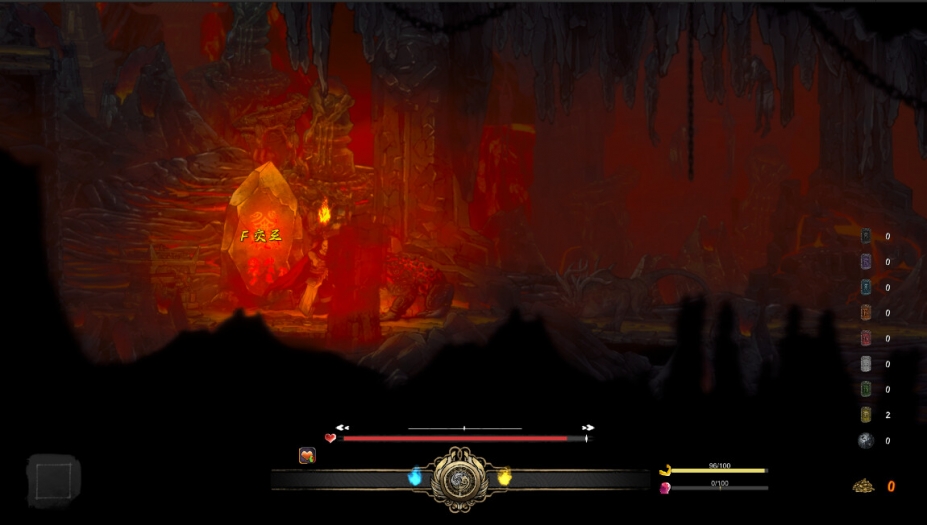Viewport: 927px width, 525px height.
Task: Select the white rune stone icon
Action: (x=866, y=364)
